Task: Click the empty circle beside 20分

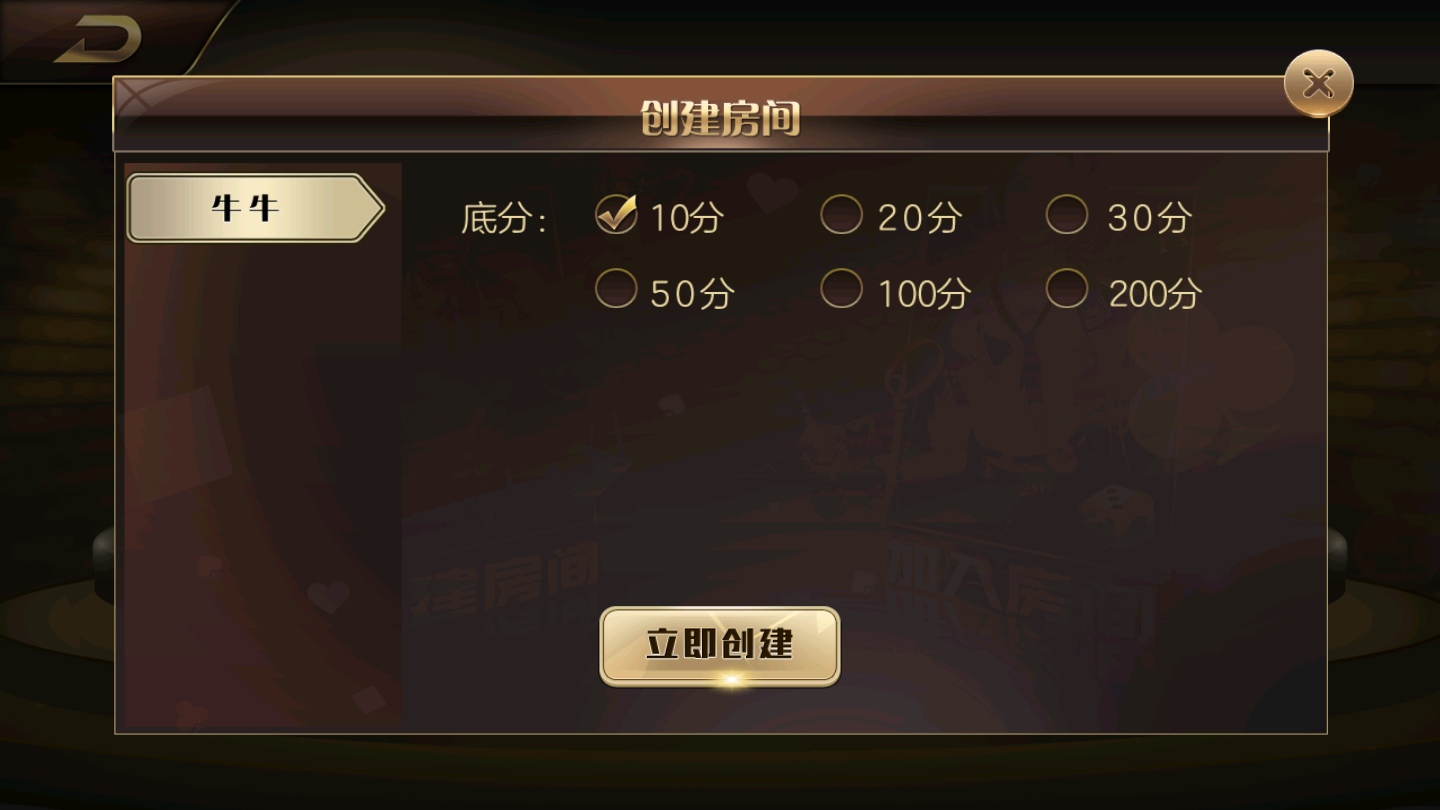Action: pyautogui.click(x=841, y=214)
